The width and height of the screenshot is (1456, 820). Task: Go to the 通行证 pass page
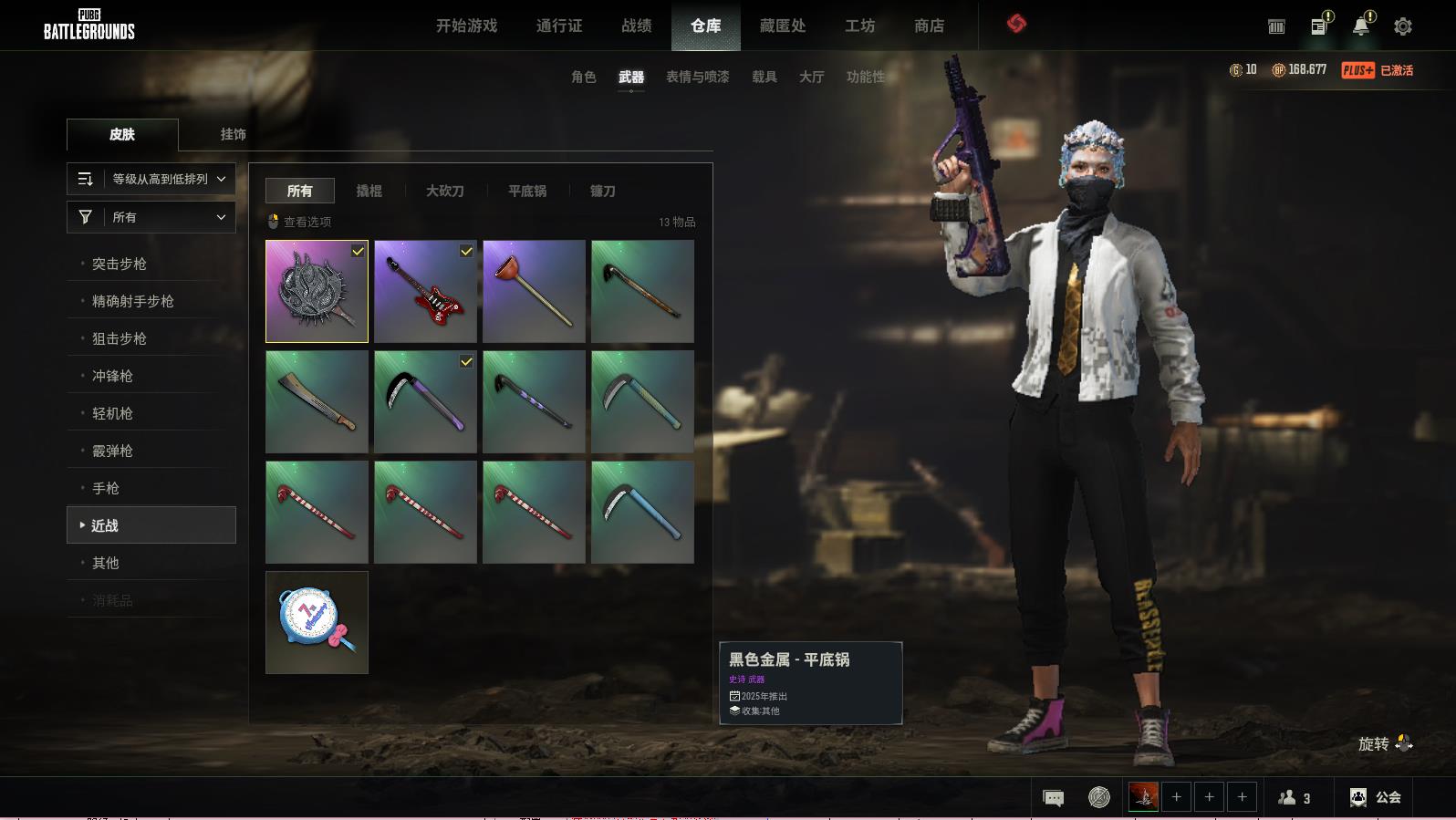pos(558,26)
